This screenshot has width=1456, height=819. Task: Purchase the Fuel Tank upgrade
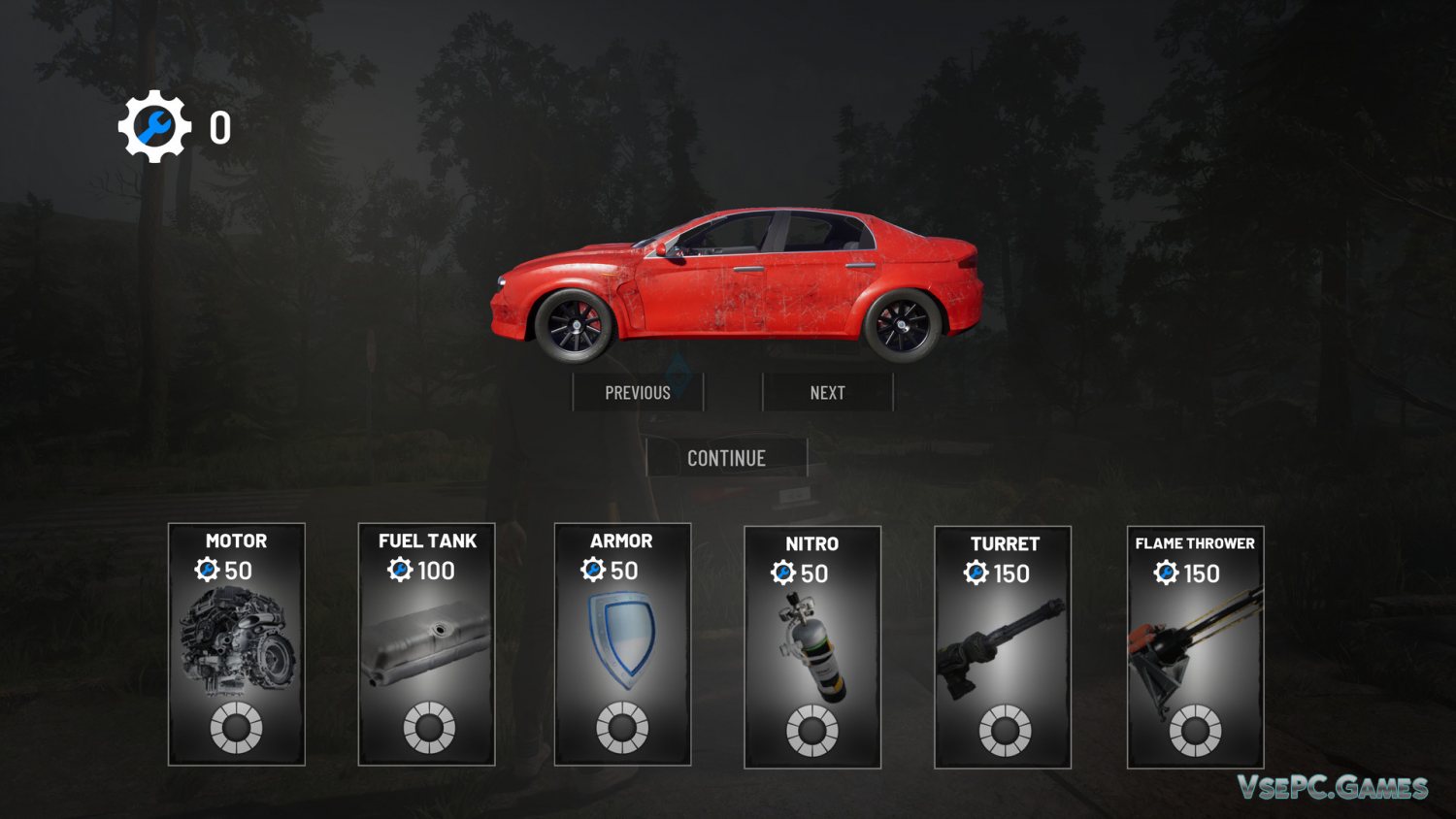click(x=427, y=643)
